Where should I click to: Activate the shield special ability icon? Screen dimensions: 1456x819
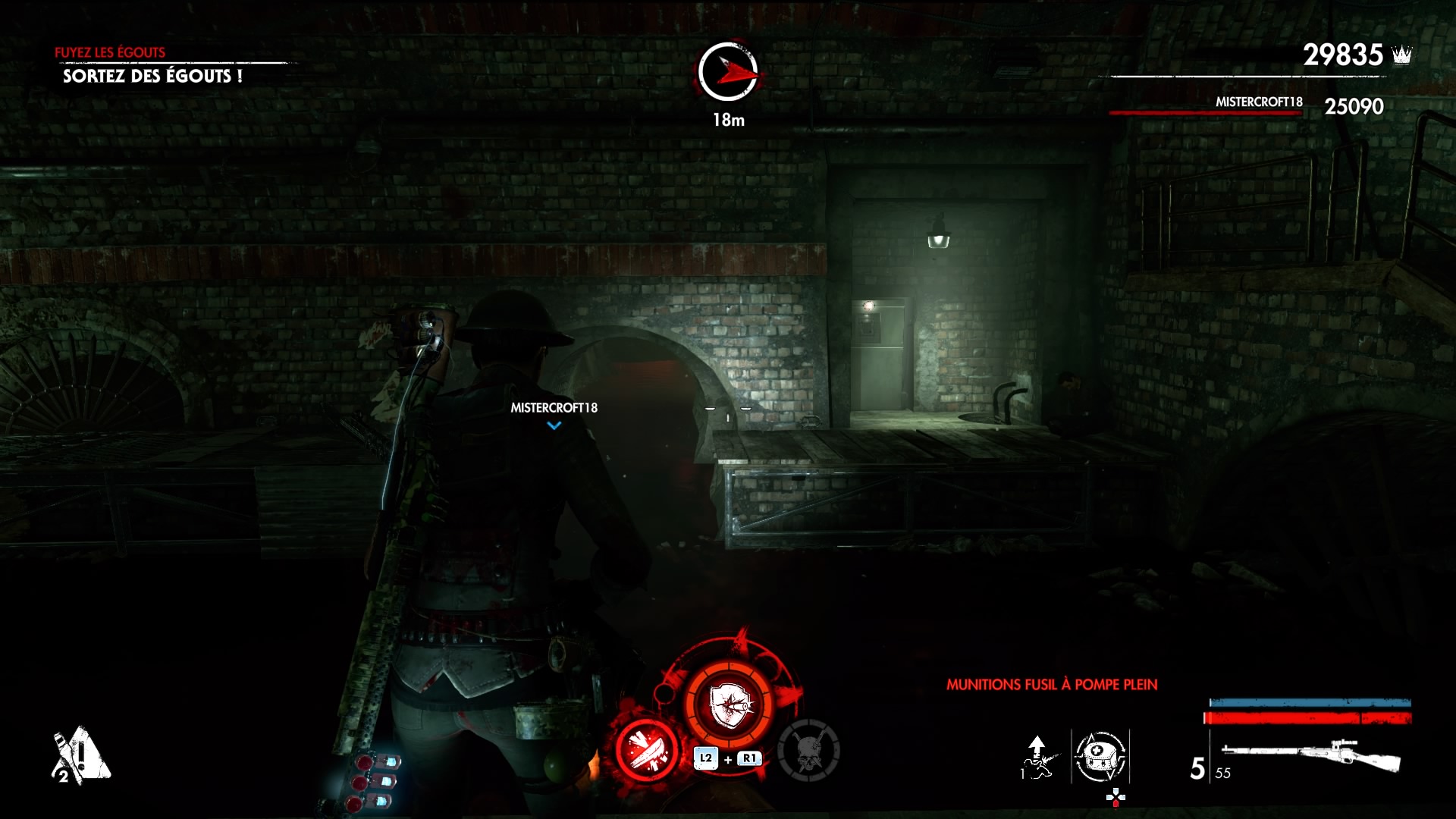729,703
